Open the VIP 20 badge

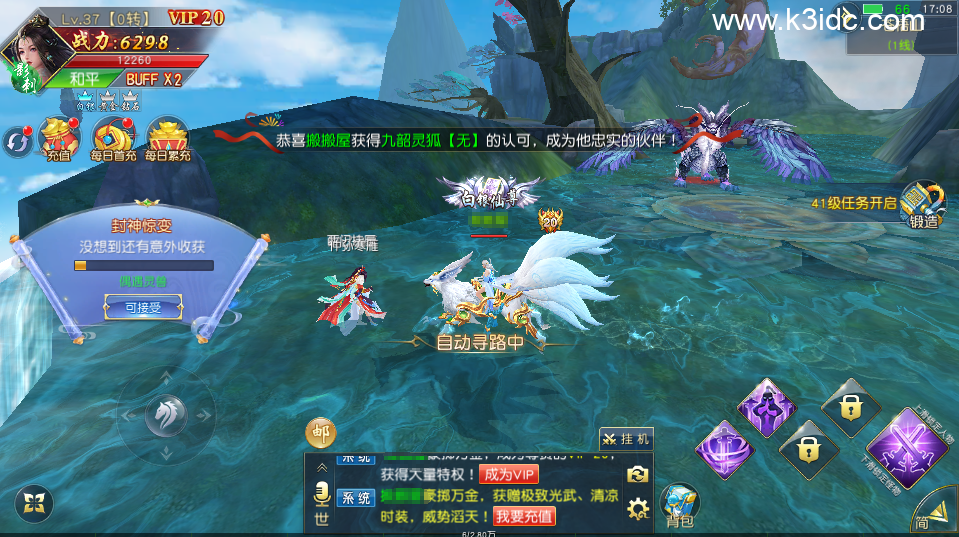coord(195,17)
